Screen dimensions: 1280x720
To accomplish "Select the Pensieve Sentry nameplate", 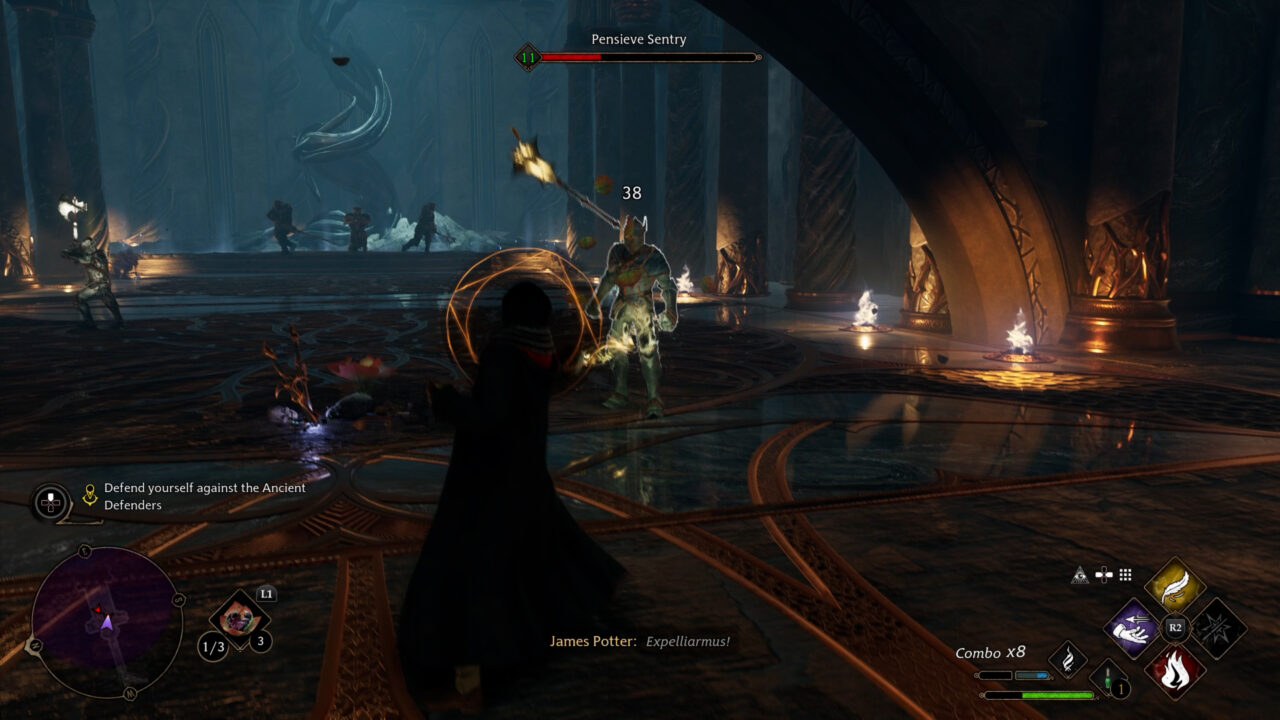I will [637, 40].
